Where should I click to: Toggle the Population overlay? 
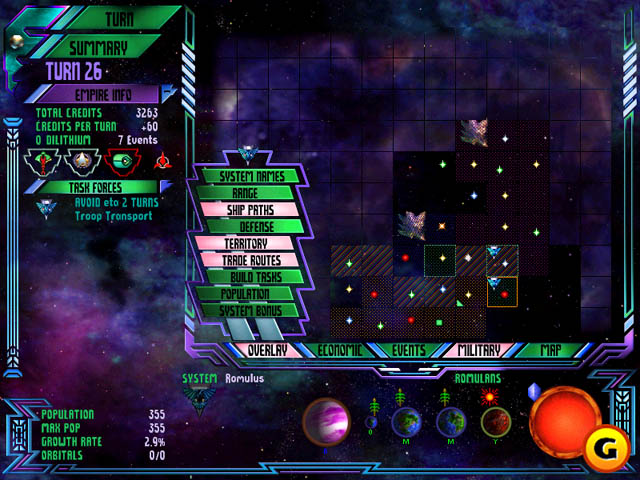[x=245, y=294]
